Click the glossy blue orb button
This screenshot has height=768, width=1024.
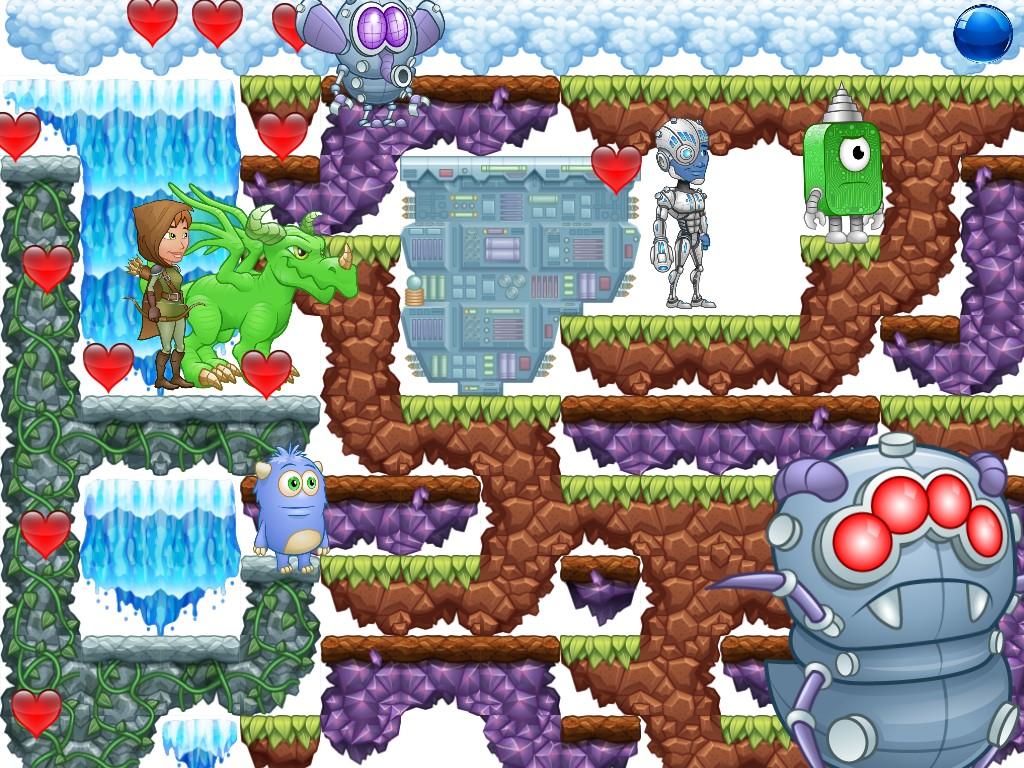(982, 33)
